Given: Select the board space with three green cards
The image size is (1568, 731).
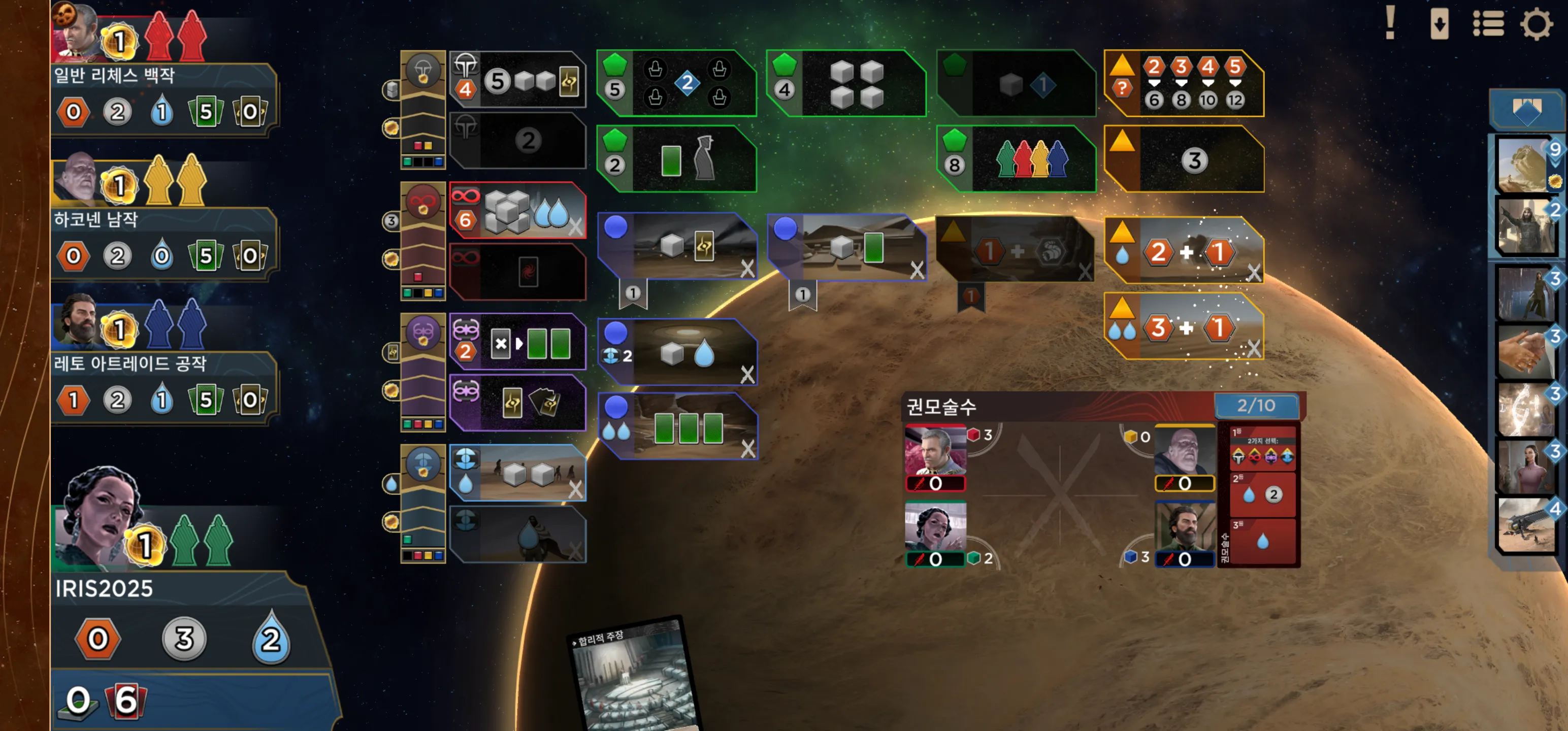Looking at the screenshot, I should [x=679, y=426].
